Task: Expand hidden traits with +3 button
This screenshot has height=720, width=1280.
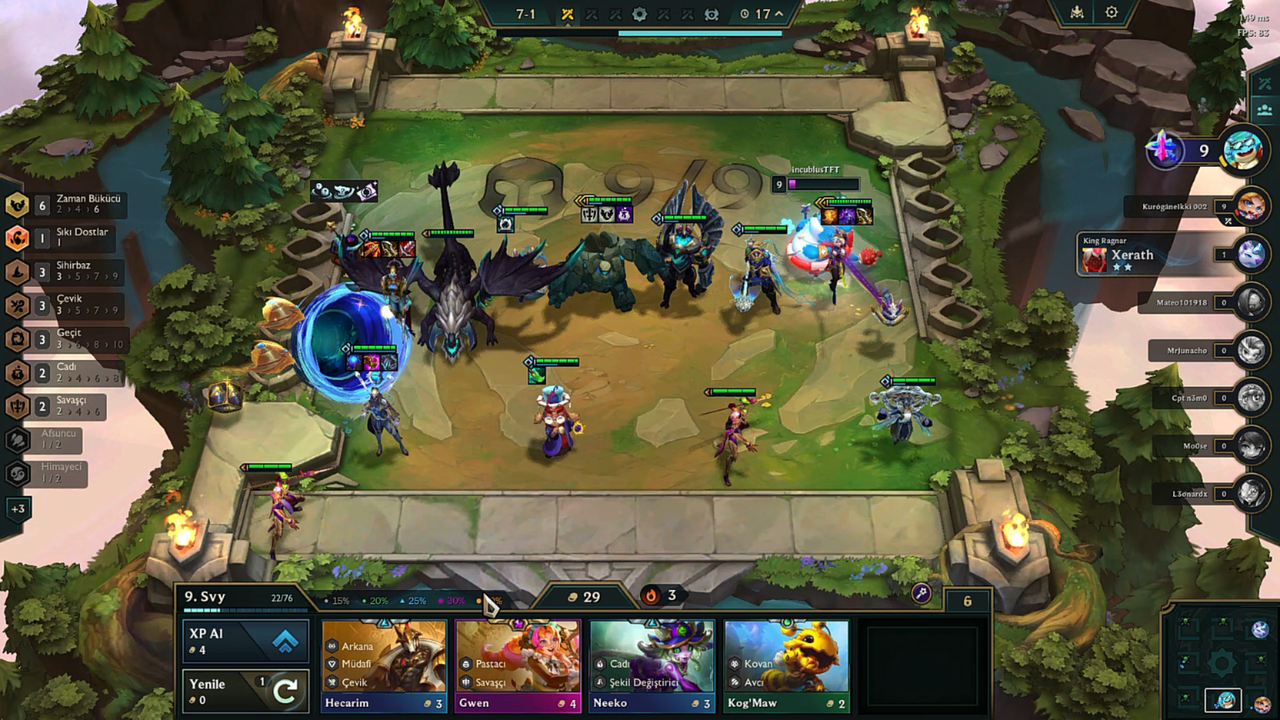Action: point(18,509)
